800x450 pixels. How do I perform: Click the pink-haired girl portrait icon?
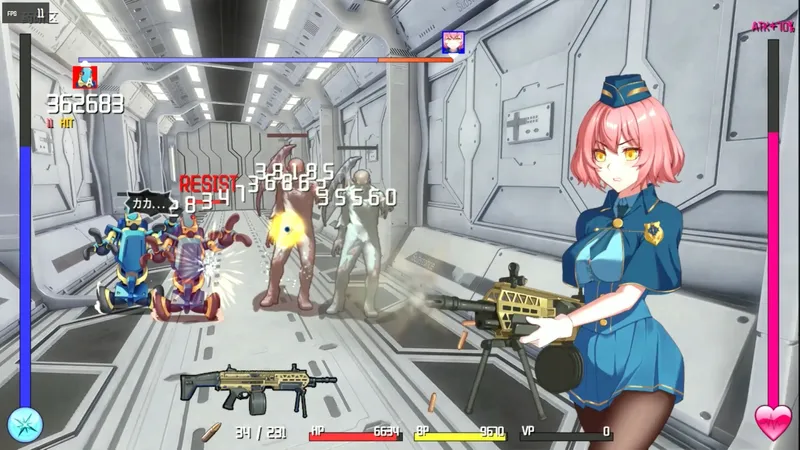coord(452,41)
